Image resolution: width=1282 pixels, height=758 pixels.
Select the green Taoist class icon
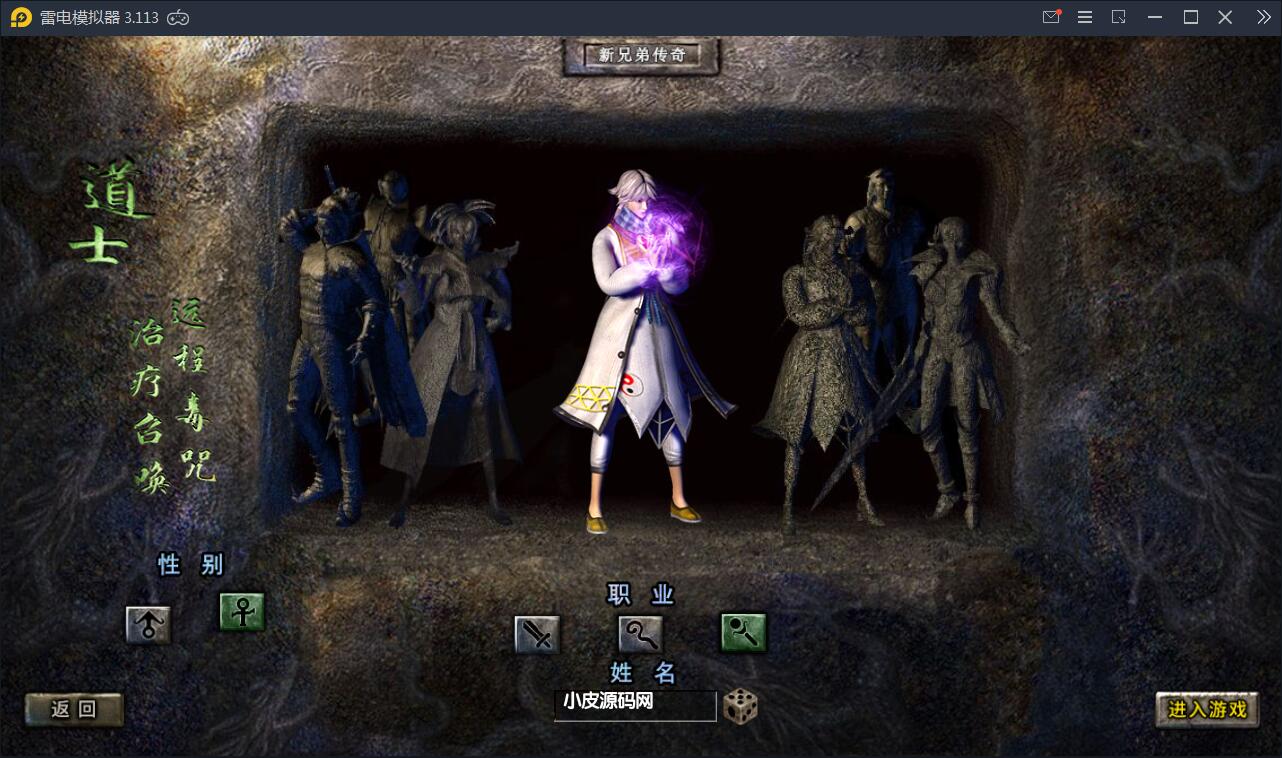(742, 633)
